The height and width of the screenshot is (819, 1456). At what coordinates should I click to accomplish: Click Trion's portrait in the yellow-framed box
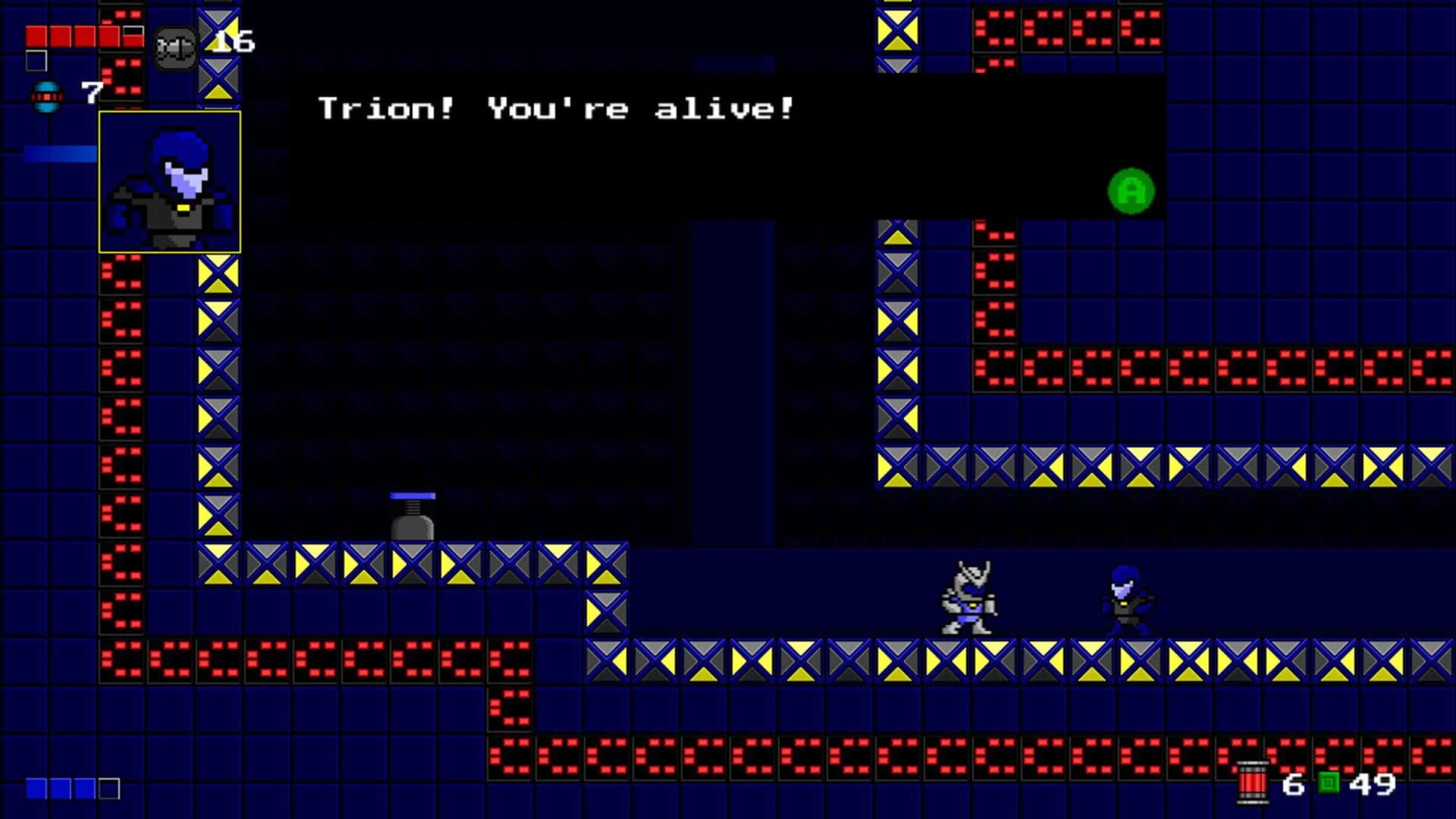point(168,182)
